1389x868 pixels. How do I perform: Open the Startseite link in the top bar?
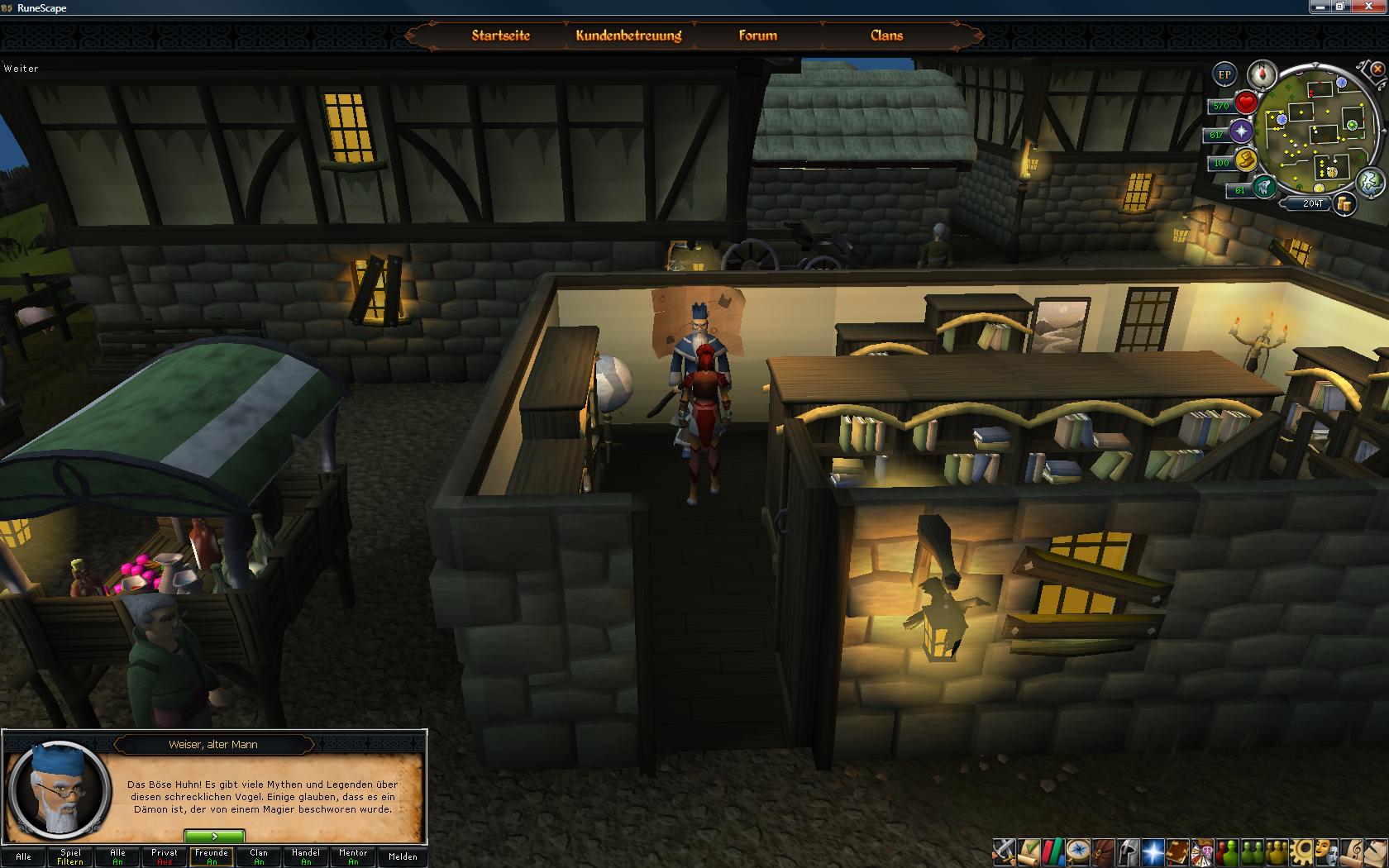tap(500, 36)
